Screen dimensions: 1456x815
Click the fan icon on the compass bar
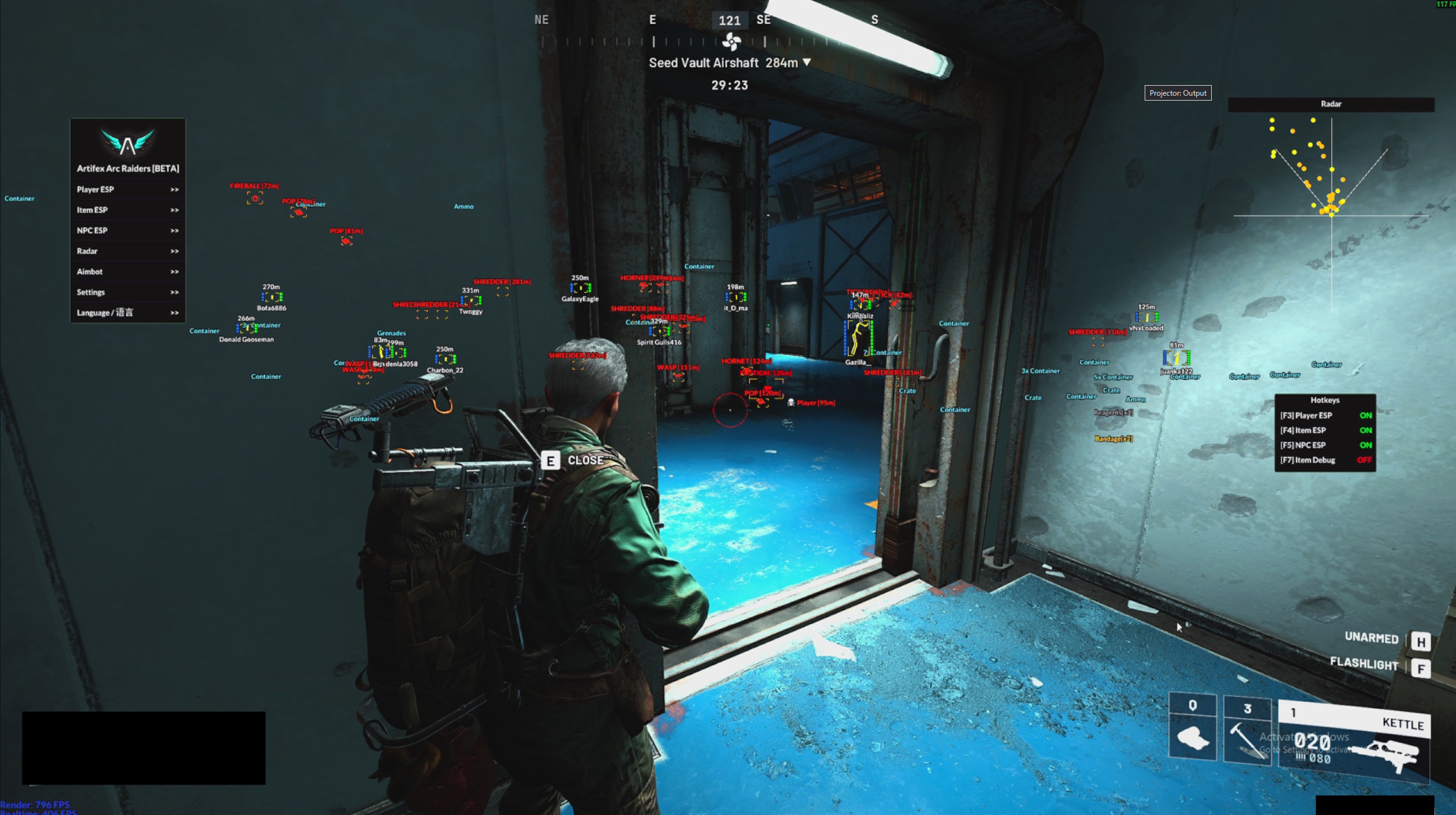click(732, 40)
